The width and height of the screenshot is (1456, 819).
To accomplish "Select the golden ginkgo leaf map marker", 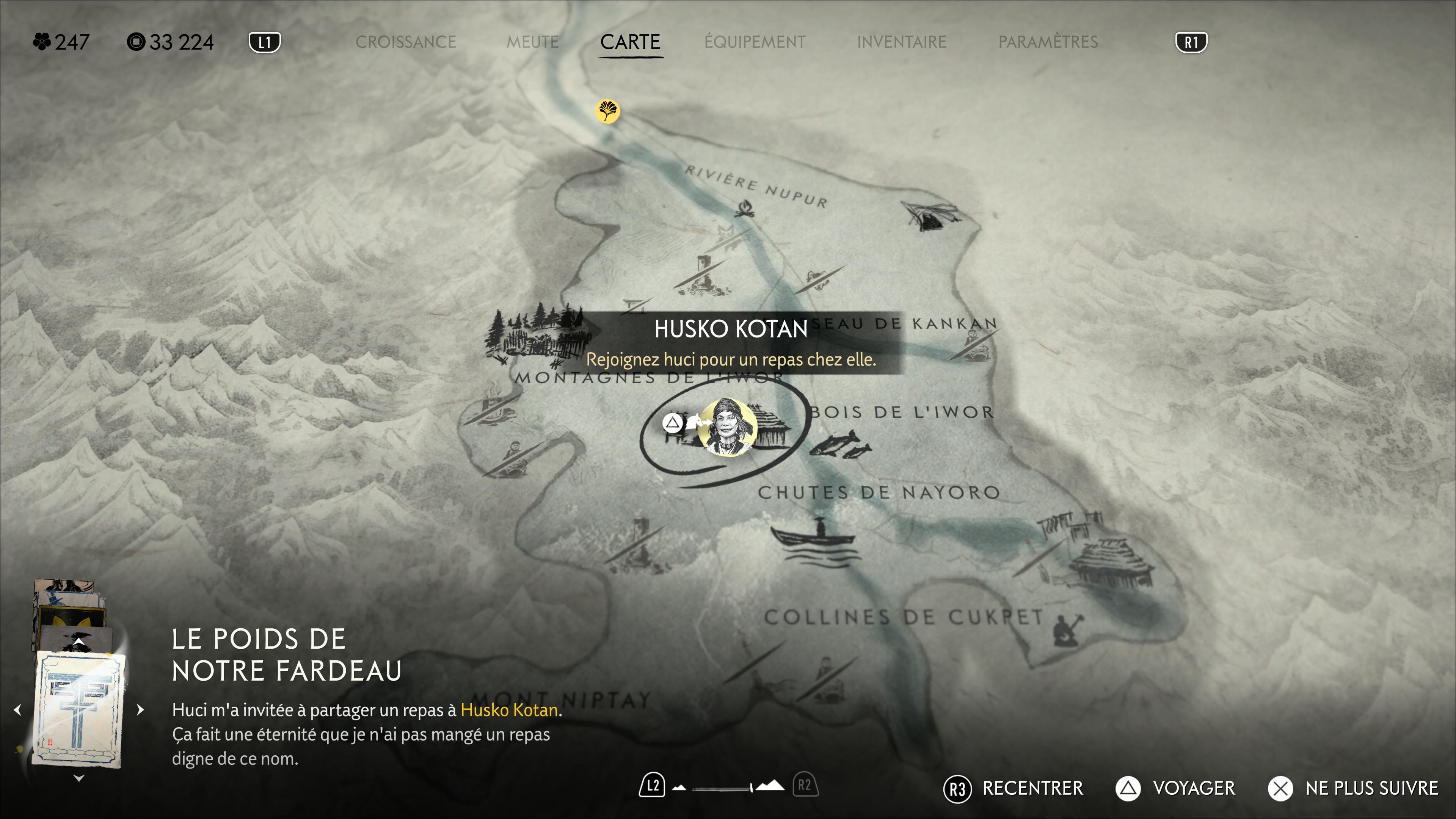I will pyautogui.click(x=607, y=111).
